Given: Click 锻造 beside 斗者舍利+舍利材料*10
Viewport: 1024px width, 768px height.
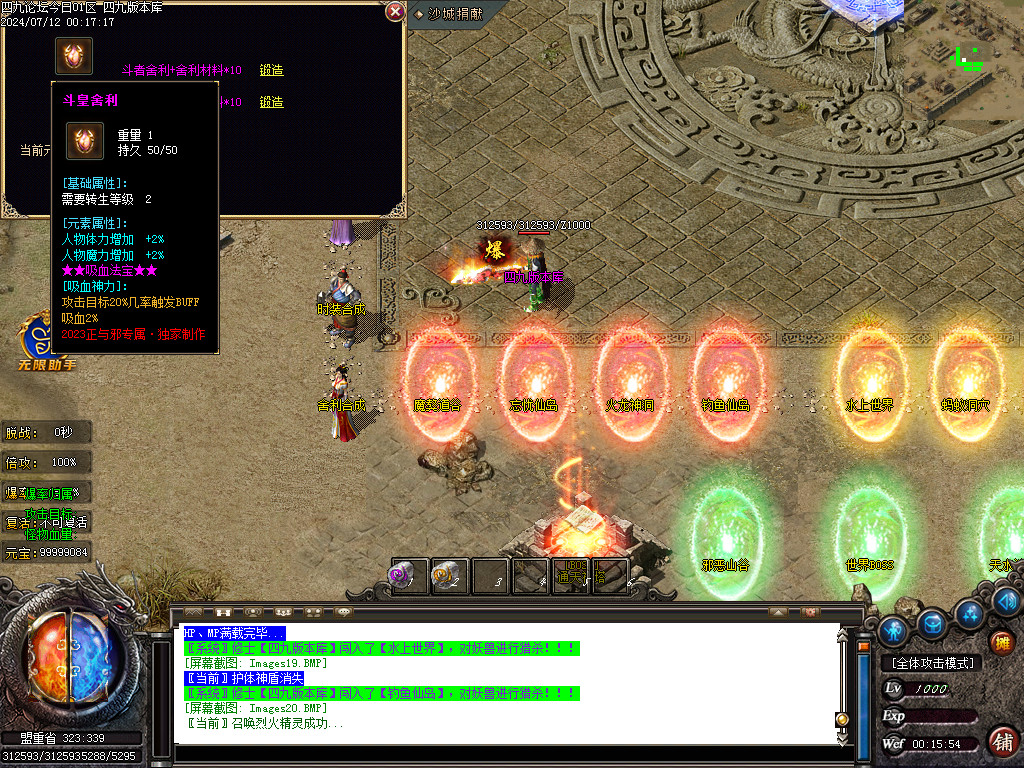Looking at the screenshot, I should pyautogui.click(x=271, y=71).
